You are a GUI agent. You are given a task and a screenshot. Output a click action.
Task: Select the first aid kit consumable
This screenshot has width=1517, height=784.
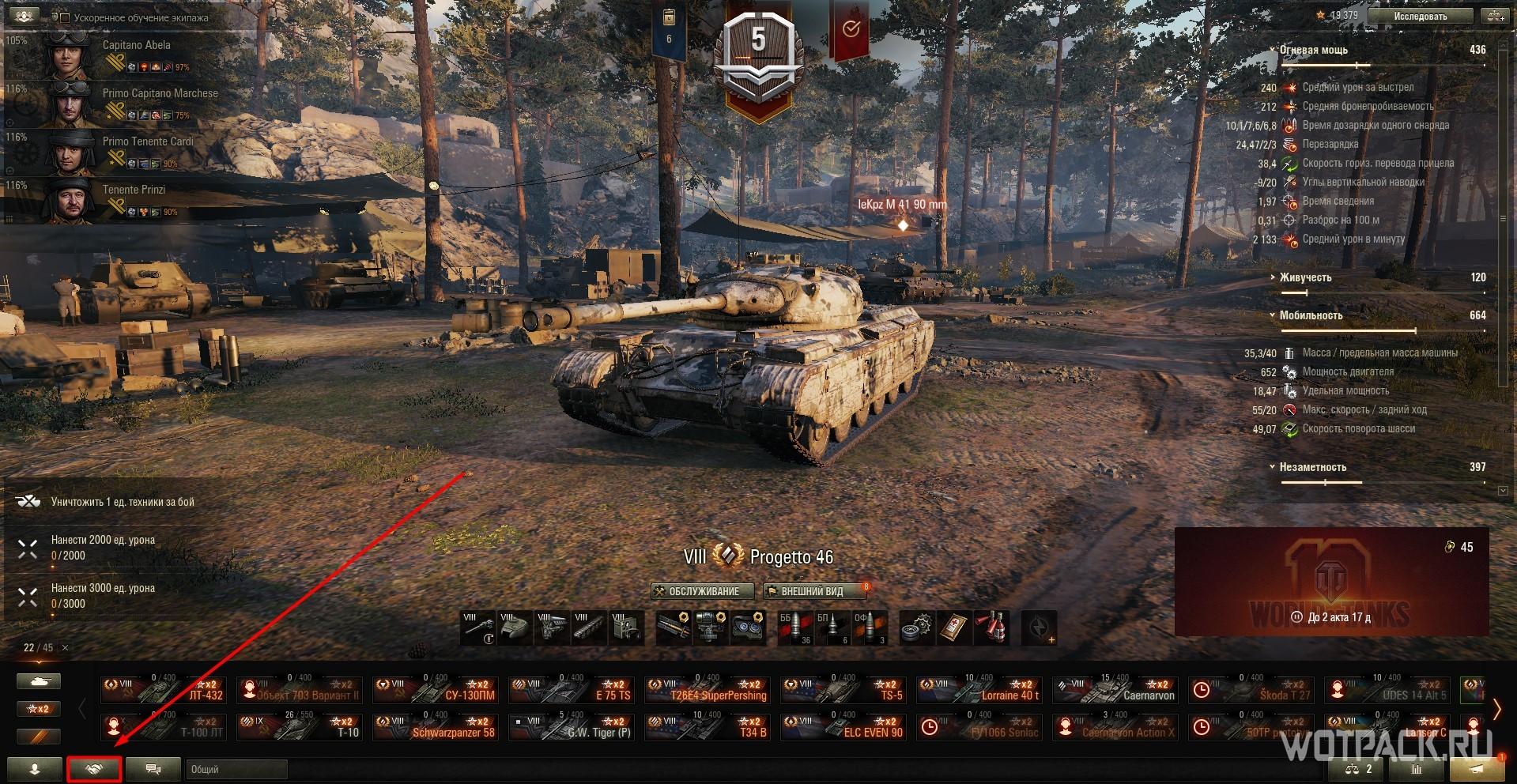954,628
